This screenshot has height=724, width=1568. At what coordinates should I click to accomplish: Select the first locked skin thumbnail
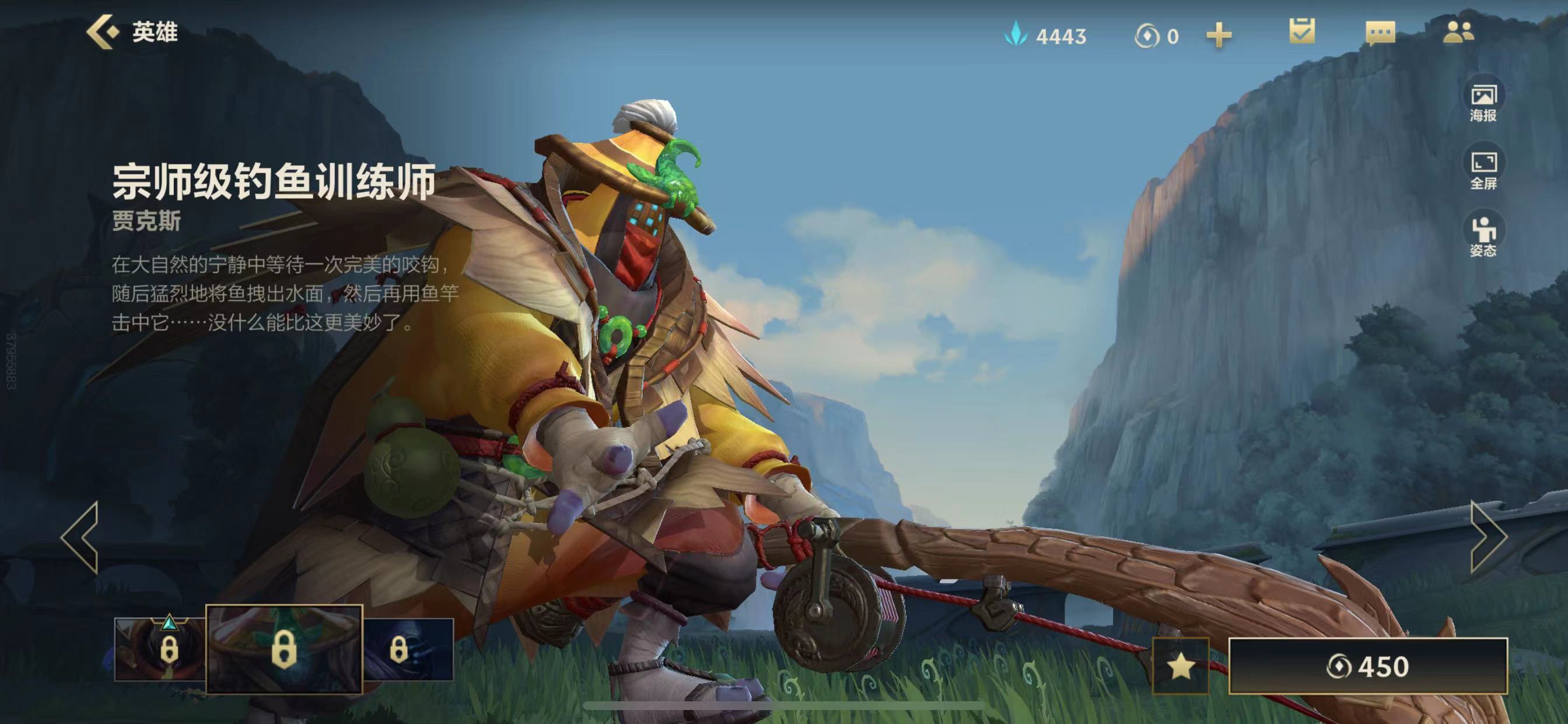click(159, 649)
